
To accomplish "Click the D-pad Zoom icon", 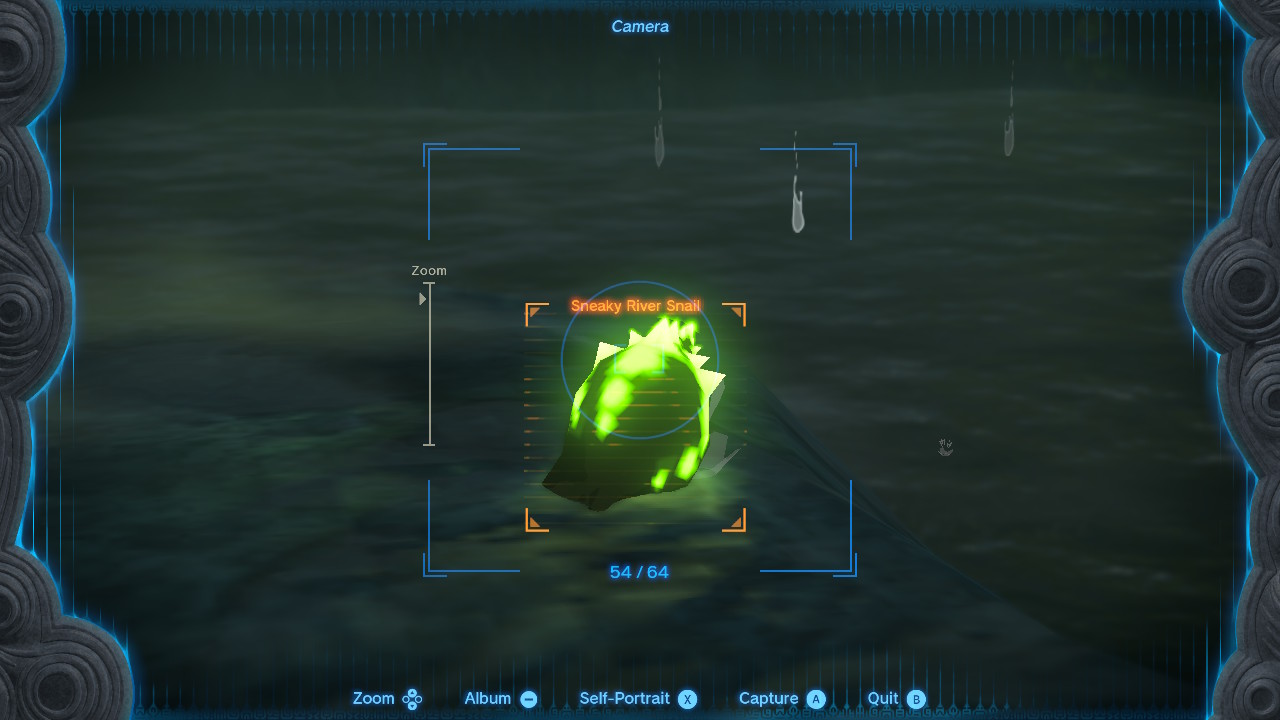I will coord(410,698).
